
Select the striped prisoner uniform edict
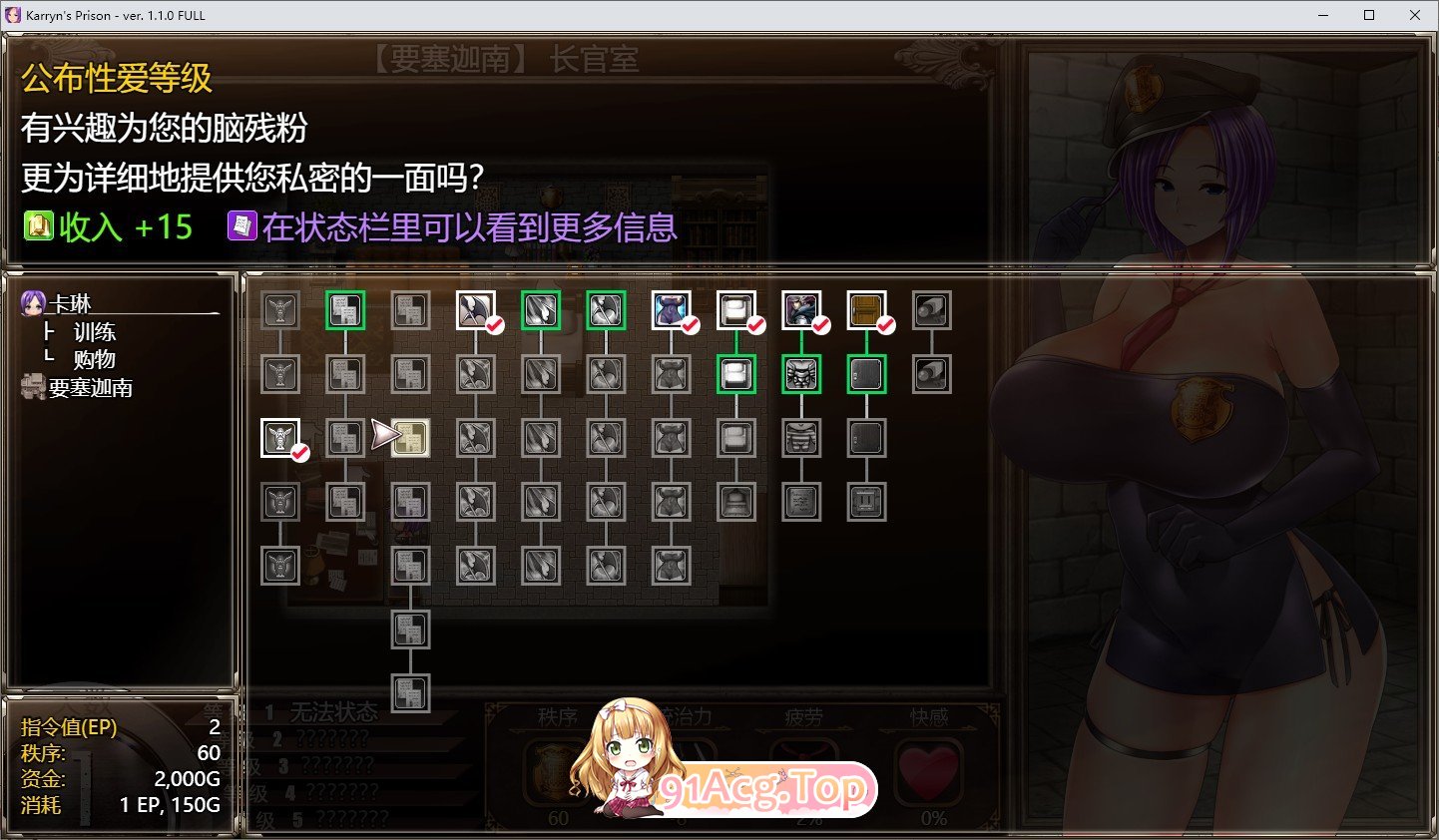coord(800,437)
